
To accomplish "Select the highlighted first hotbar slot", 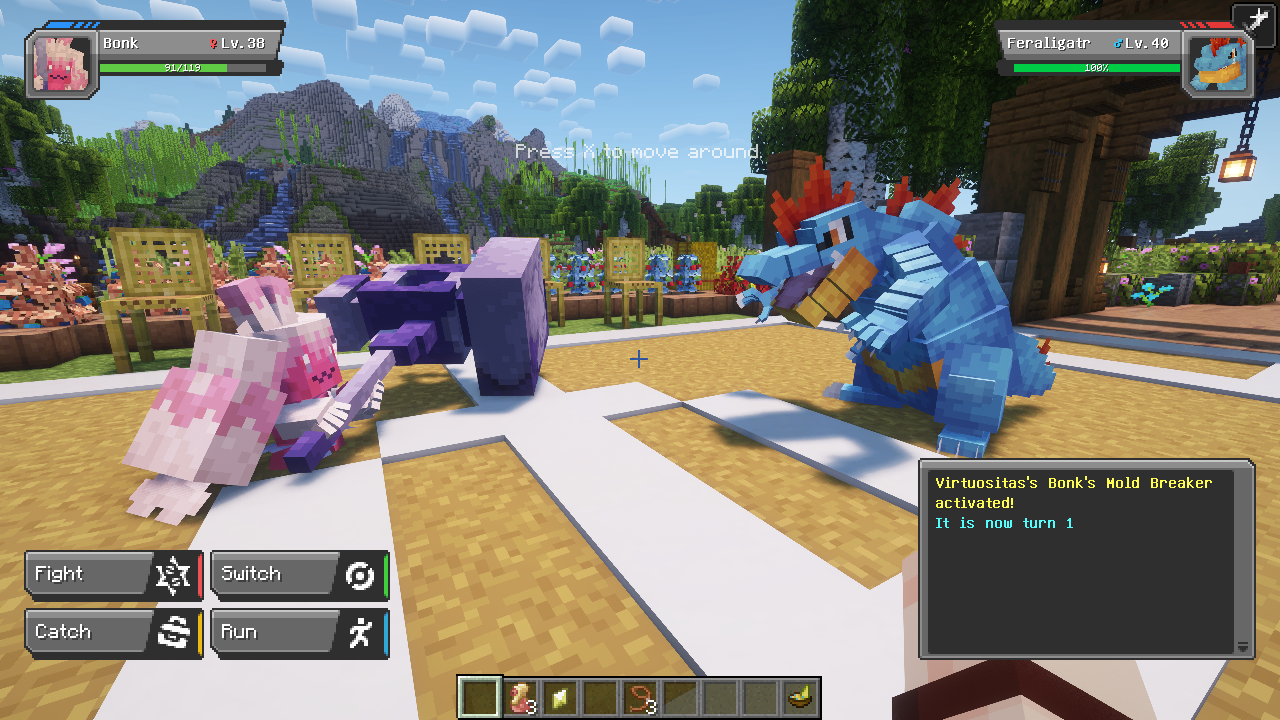I will click(x=479, y=697).
